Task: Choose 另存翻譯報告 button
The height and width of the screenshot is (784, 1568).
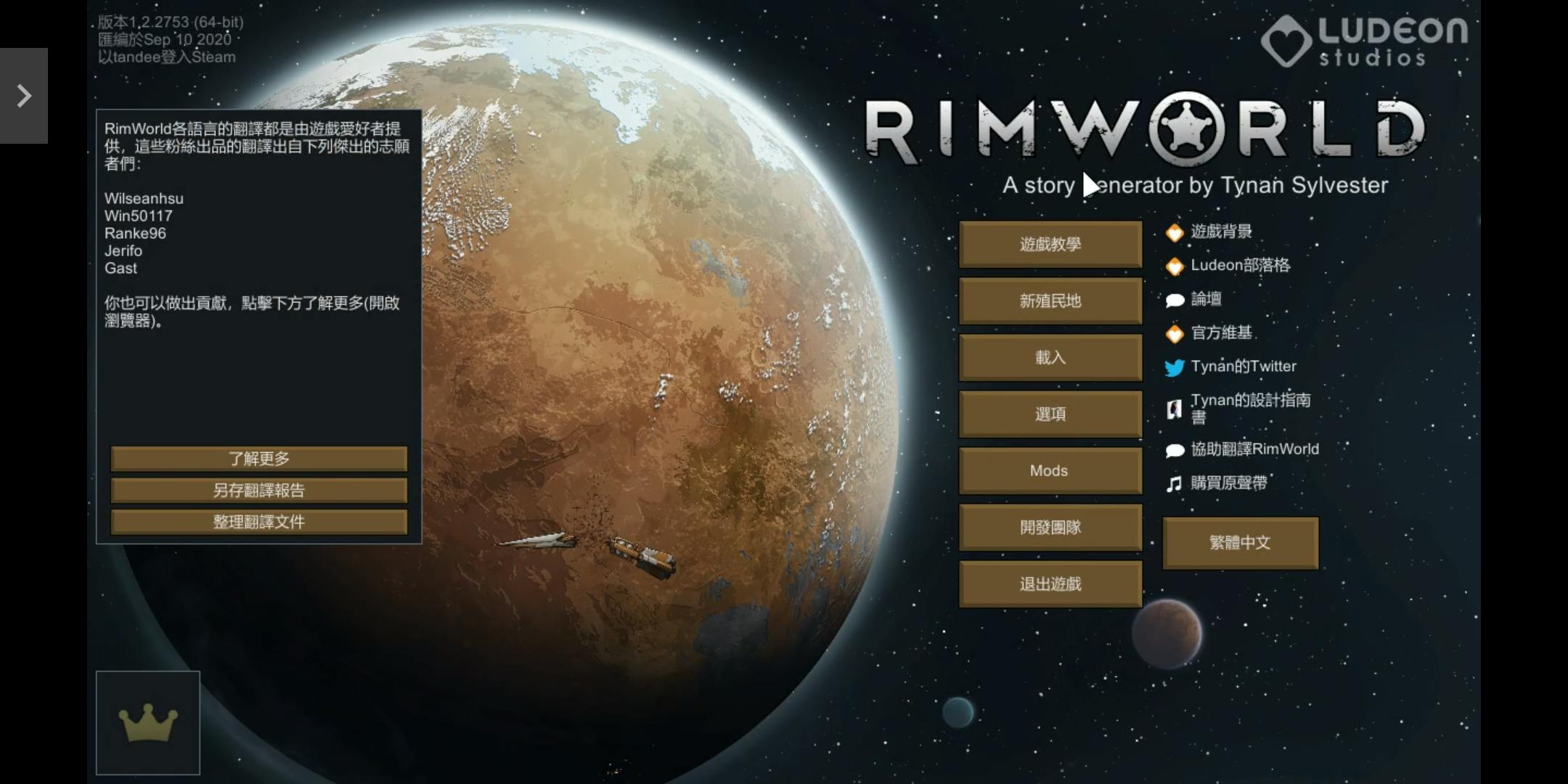Action: (258, 491)
